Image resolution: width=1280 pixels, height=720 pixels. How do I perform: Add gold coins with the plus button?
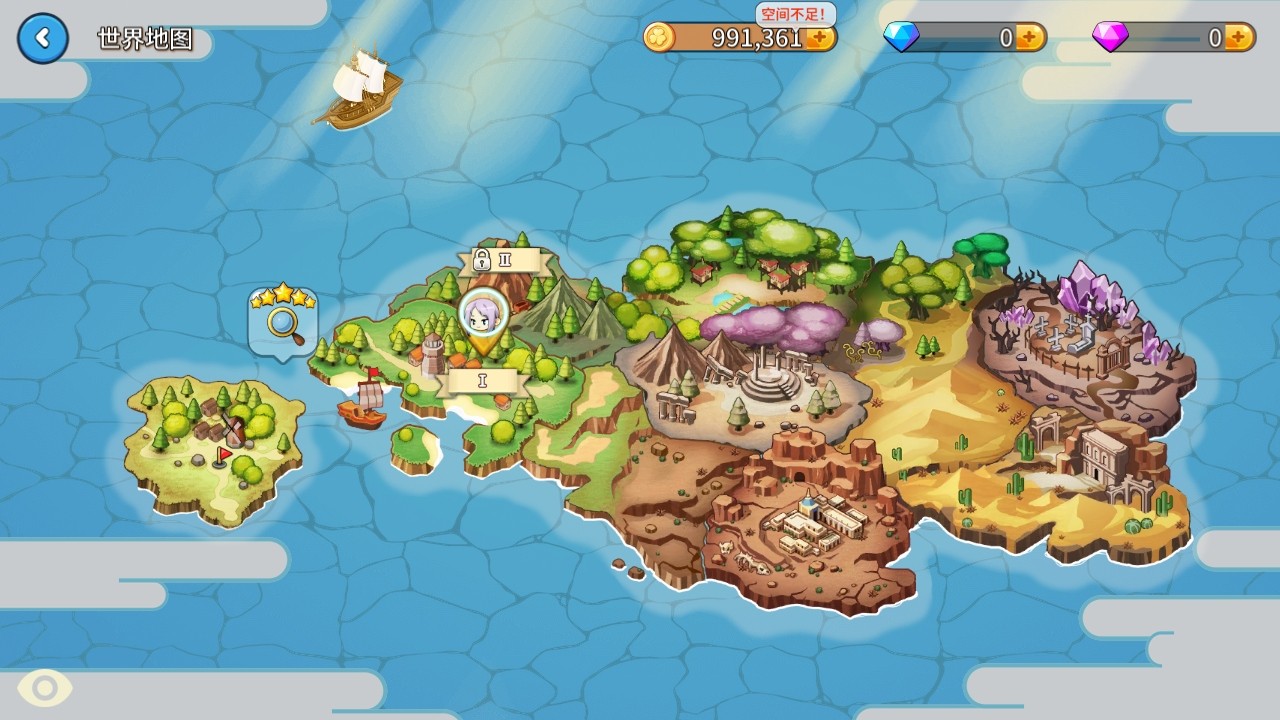(x=821, y=38)
